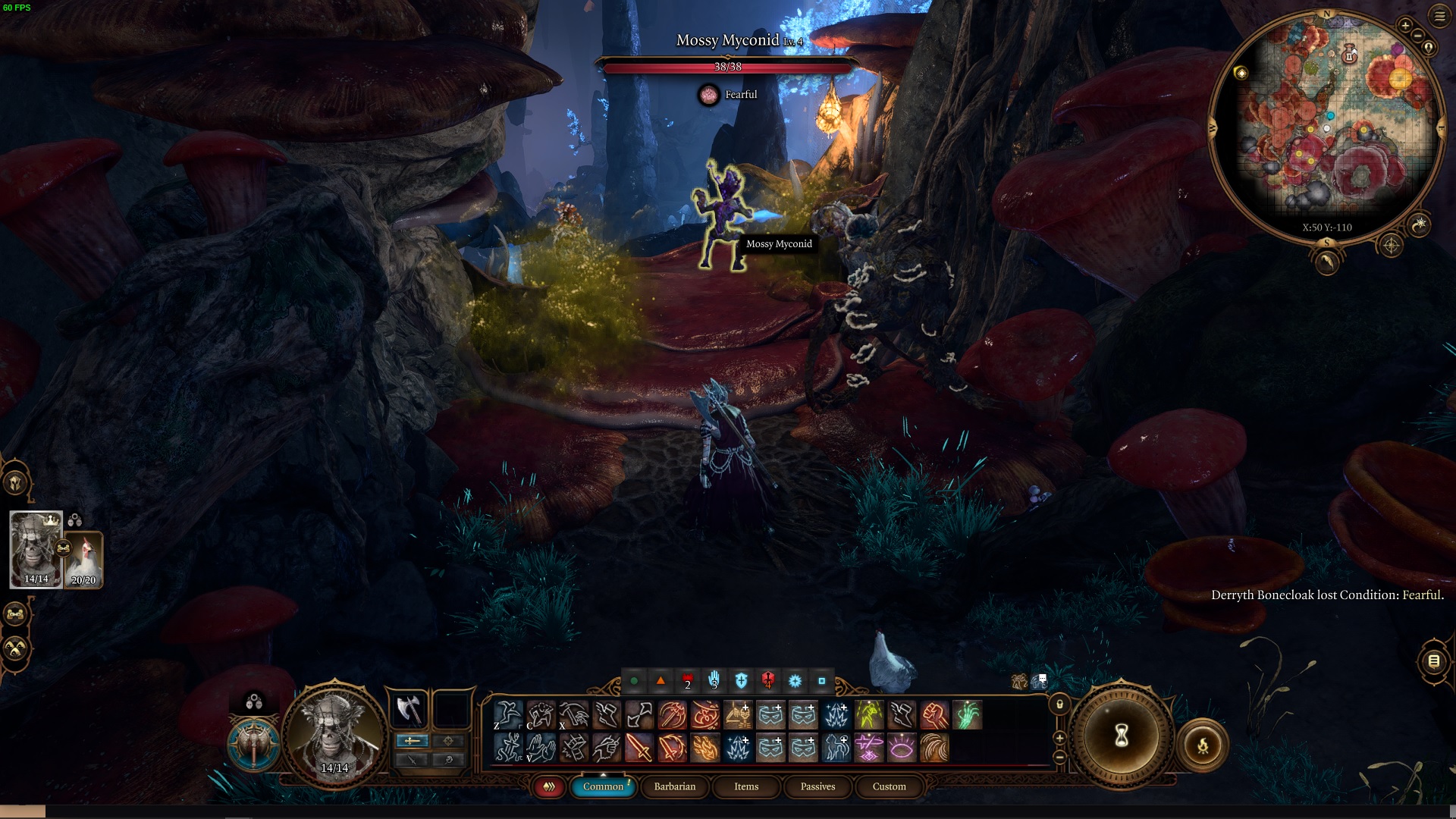Image resolution: width=1456 pixels, height=819 pixels.
Task: Switch to the Common hotbar tab
Action: tap(603, 786)
